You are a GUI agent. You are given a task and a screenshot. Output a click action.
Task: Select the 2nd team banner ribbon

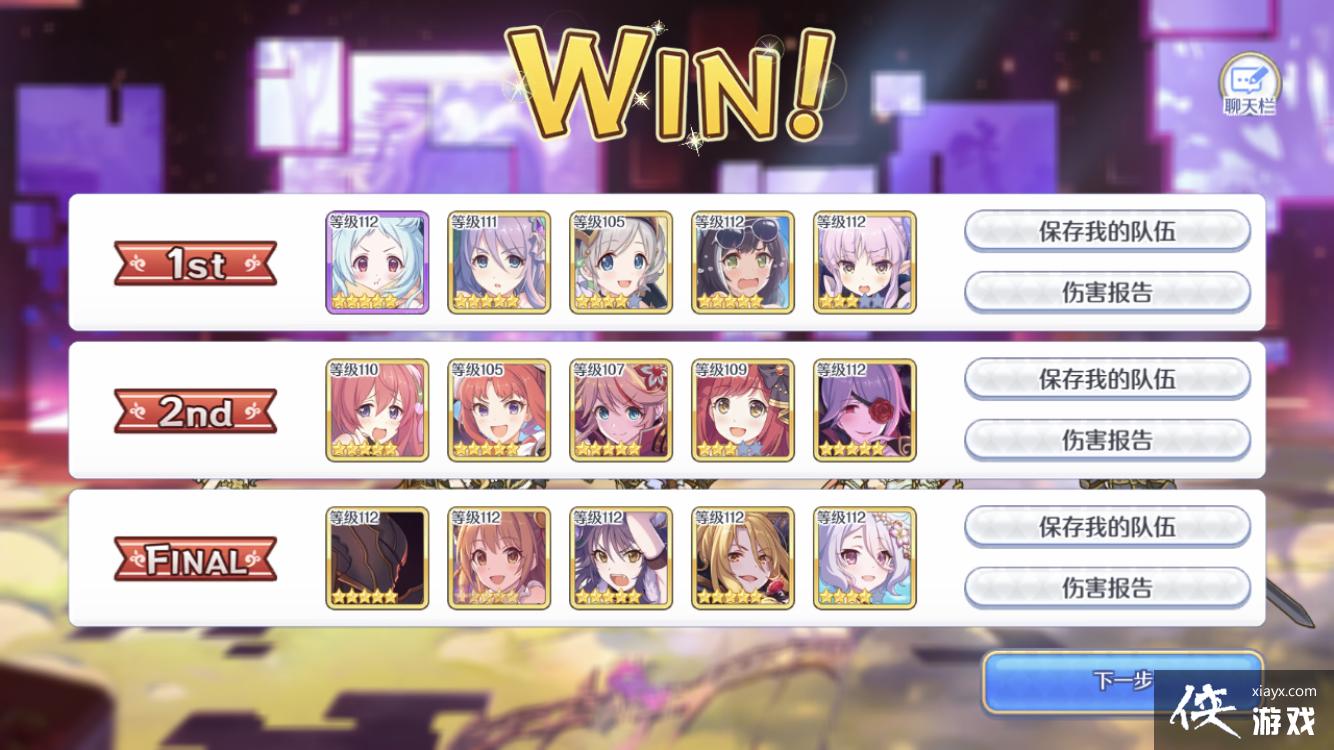point(194,411)
